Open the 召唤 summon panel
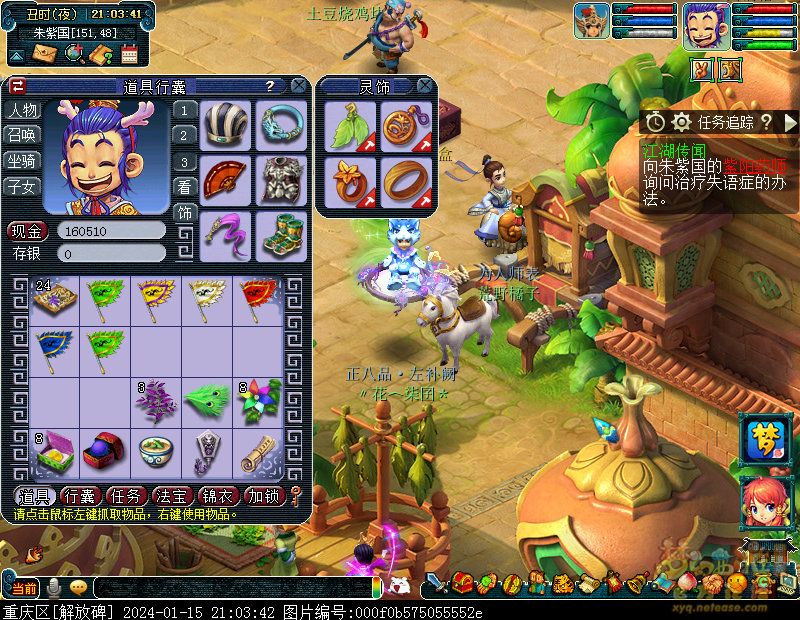 (22, 135)
